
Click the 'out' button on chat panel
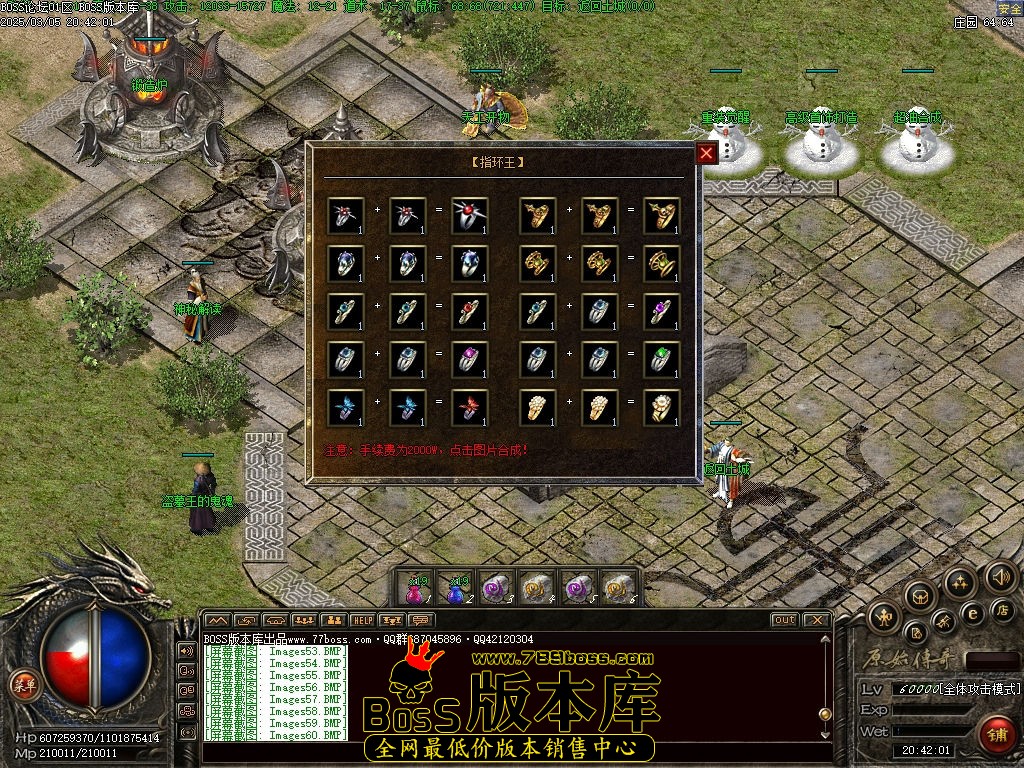point(785,620)
